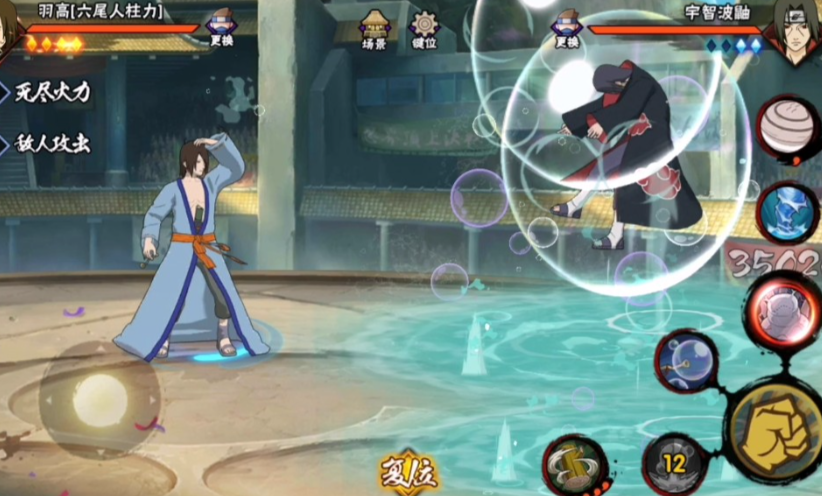Select the 宇智波鼬 opponent portrait

point(795,30)
